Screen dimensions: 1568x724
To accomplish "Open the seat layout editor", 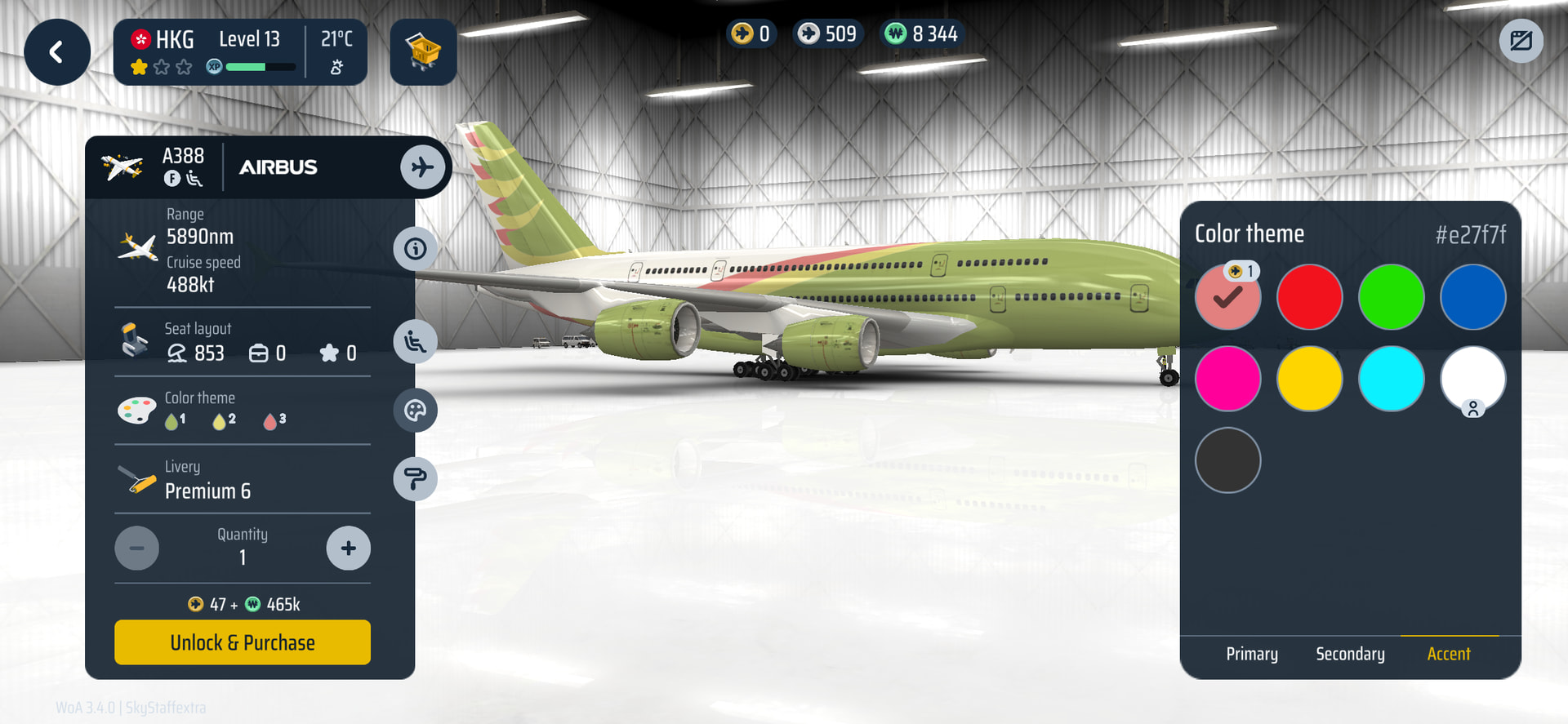I will pos(415,342).
